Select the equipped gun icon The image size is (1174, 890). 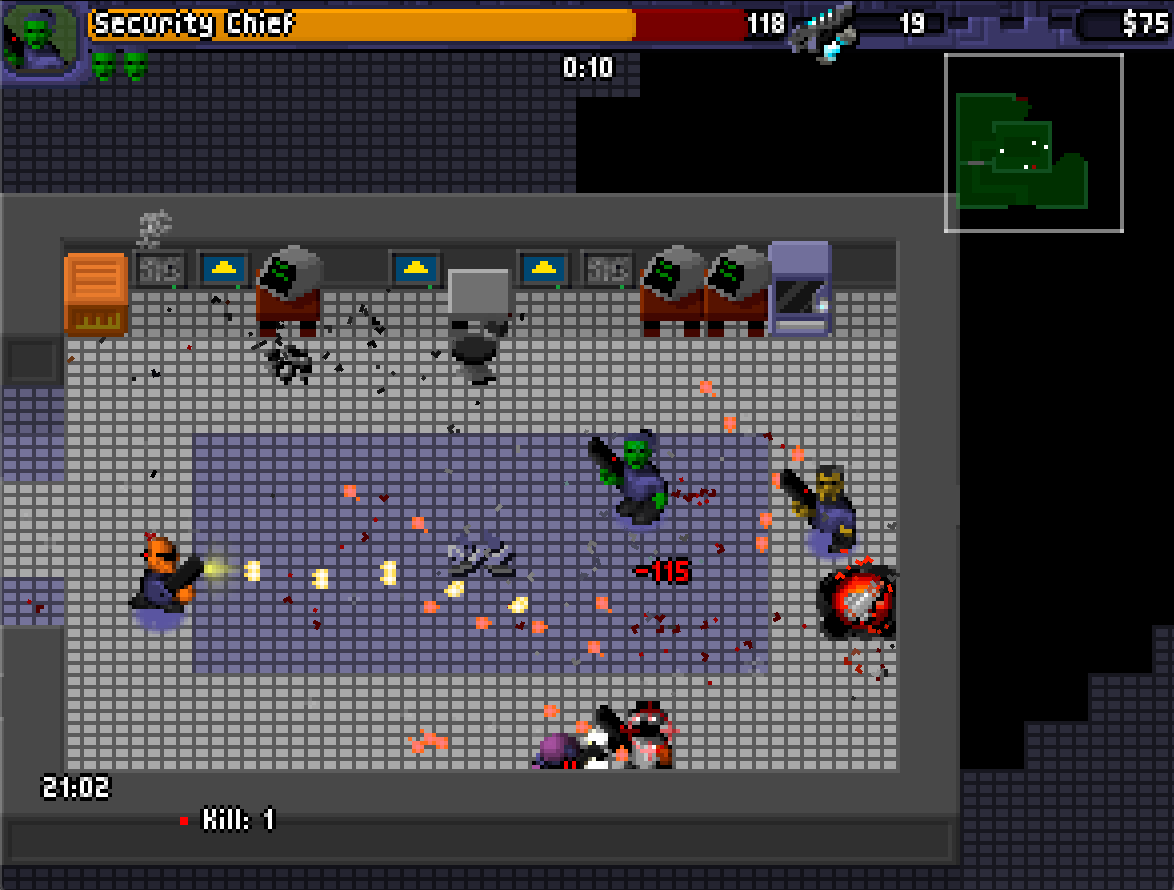click(x=824, y=31)
